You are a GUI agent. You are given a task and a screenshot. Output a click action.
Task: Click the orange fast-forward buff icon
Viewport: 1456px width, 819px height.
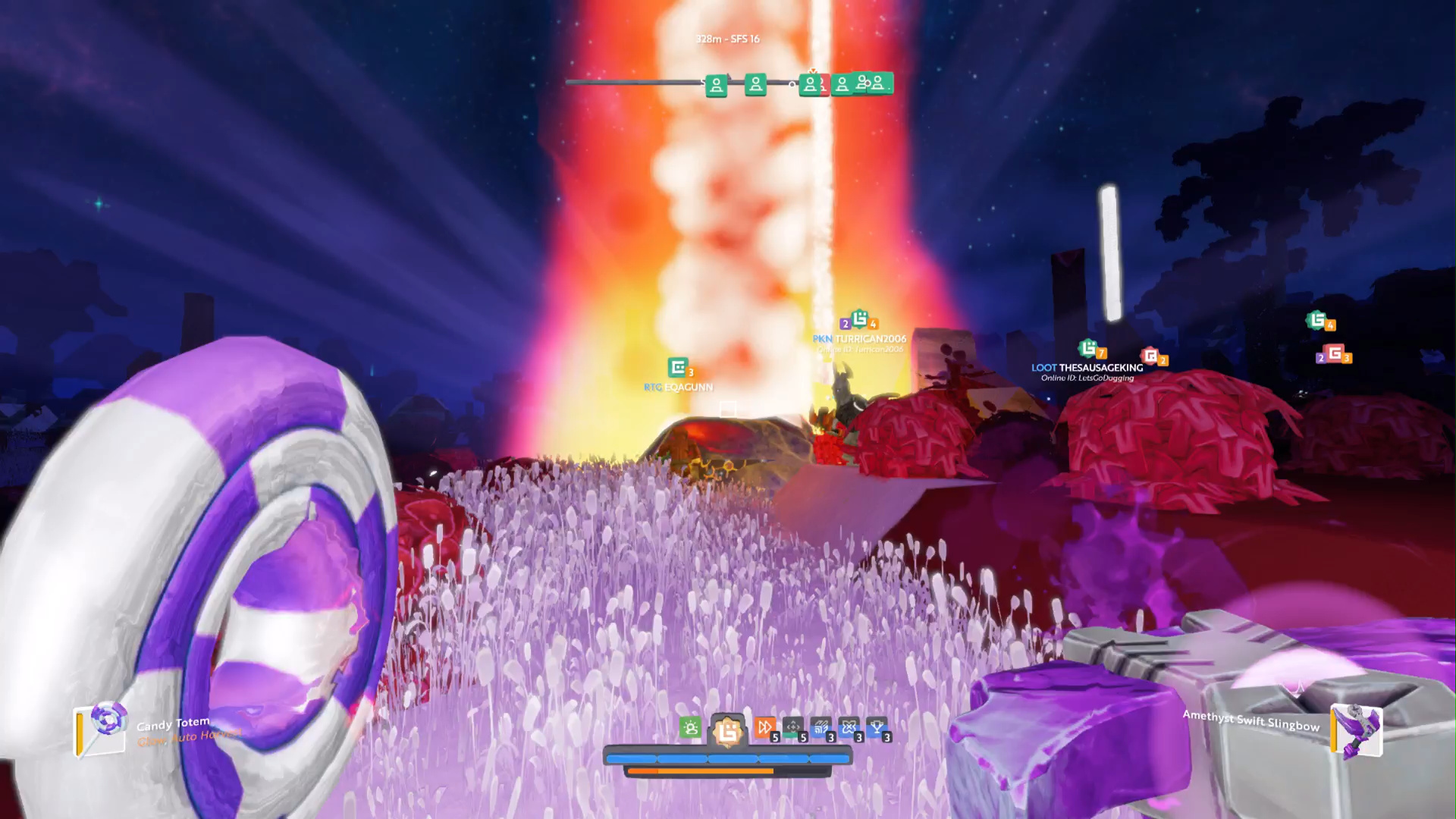point(764,729)
